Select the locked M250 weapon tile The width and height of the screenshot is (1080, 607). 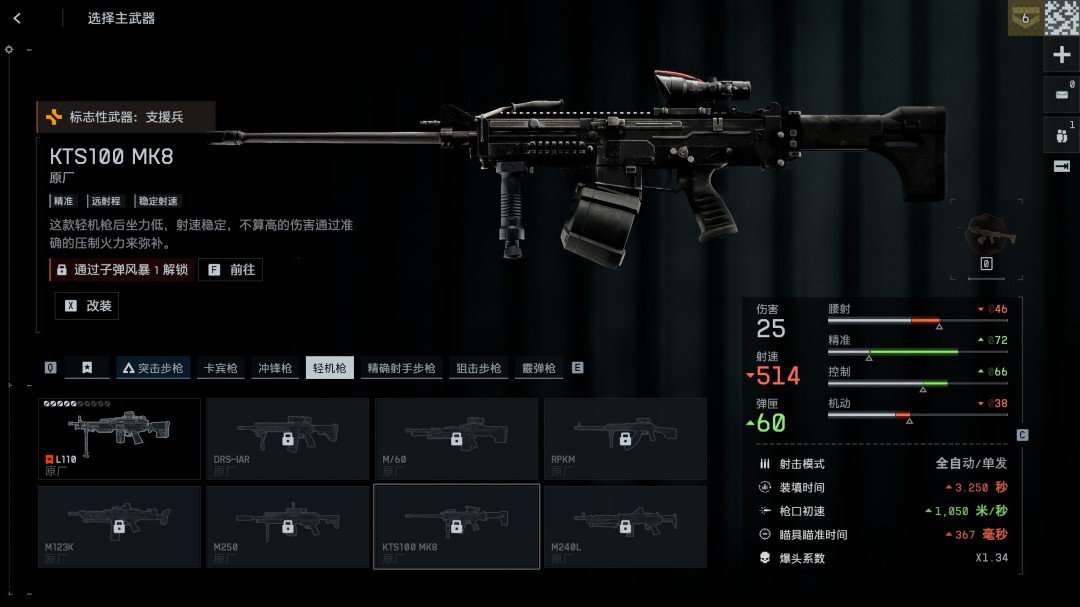pos(287,526)
